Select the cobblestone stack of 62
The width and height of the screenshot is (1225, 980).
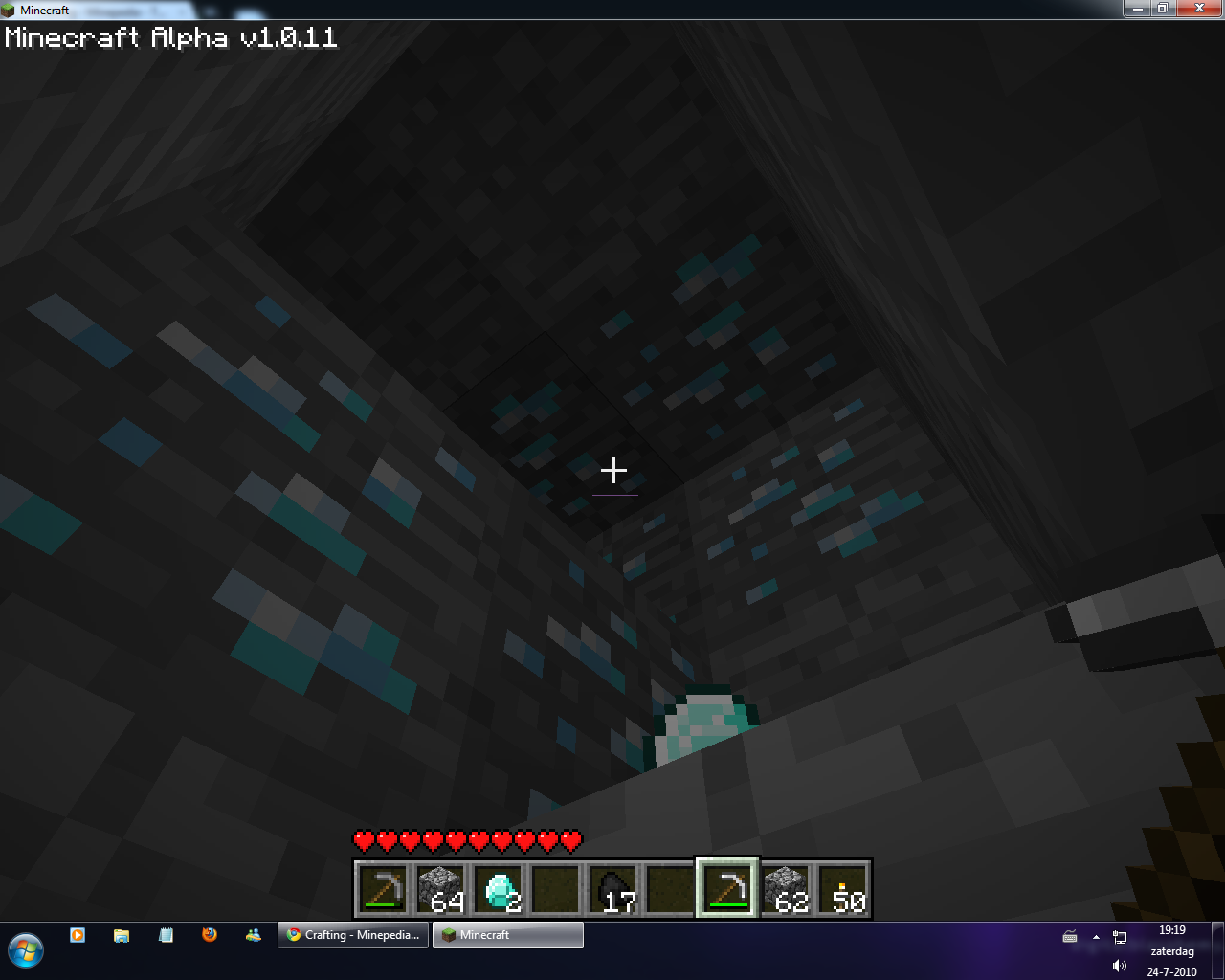(x=786, y=887)
